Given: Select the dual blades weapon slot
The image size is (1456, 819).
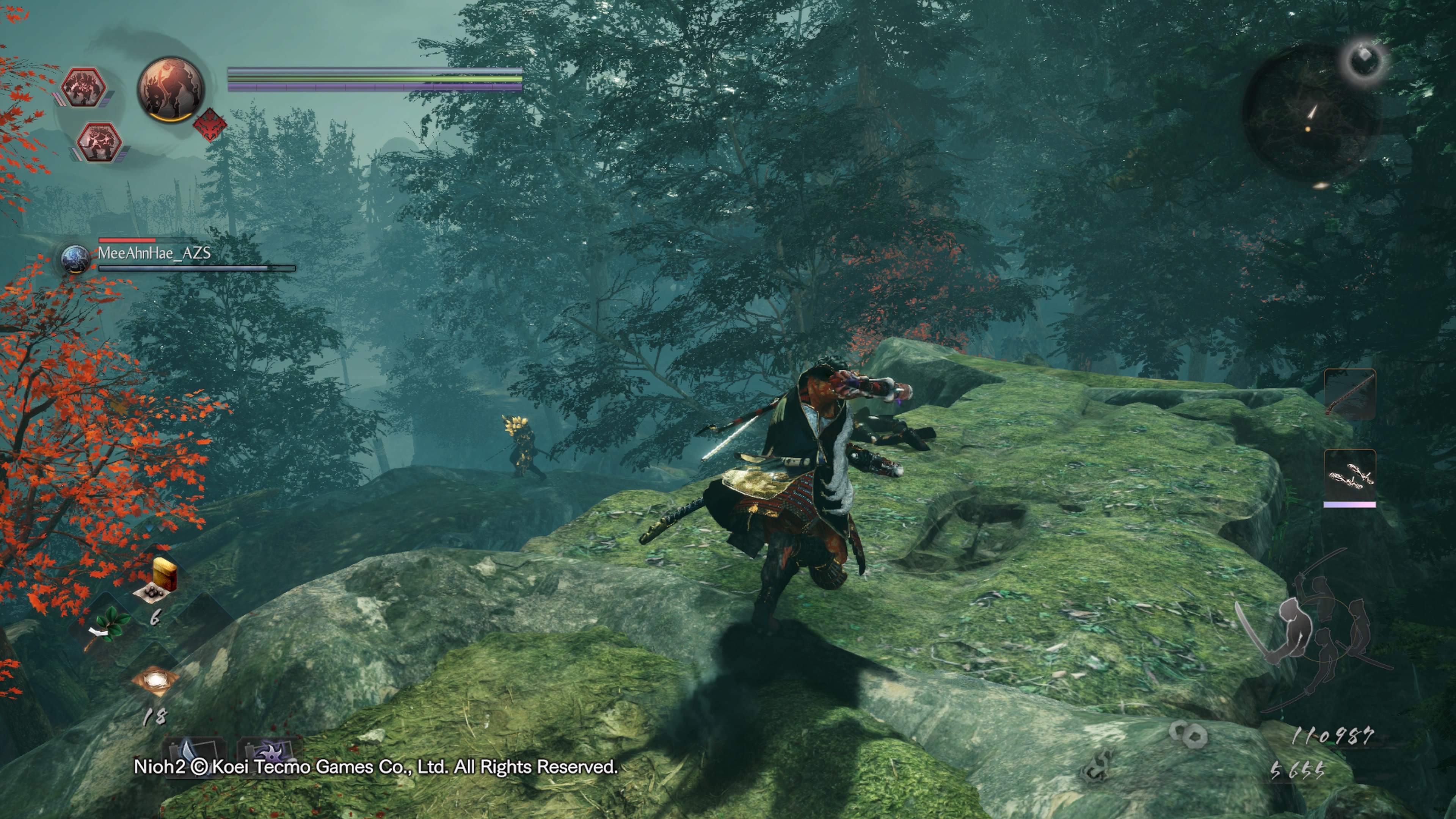Looking at the screenshot, I should point(1350,475).
